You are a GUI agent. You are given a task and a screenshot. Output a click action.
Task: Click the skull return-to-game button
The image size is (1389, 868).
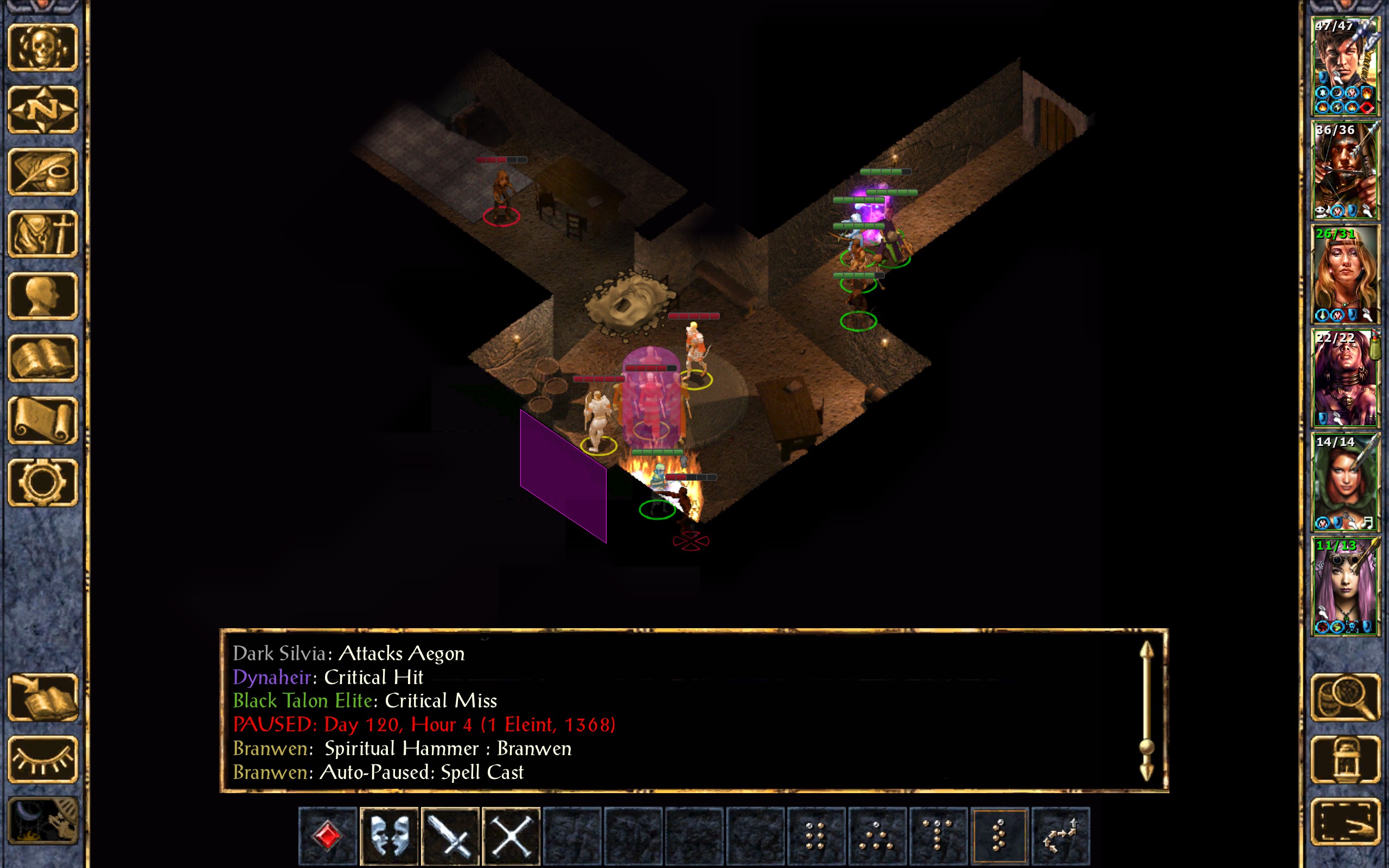pyautogui.click(x=43, y=47)
